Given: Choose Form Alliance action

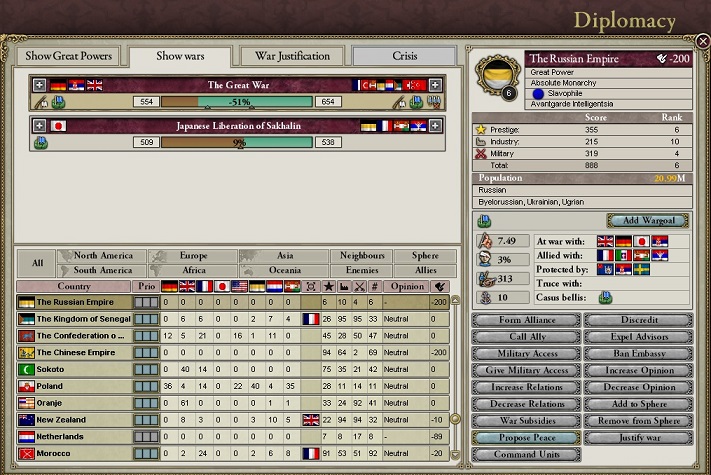Looking at the screenshot, I should coord(526,320).
